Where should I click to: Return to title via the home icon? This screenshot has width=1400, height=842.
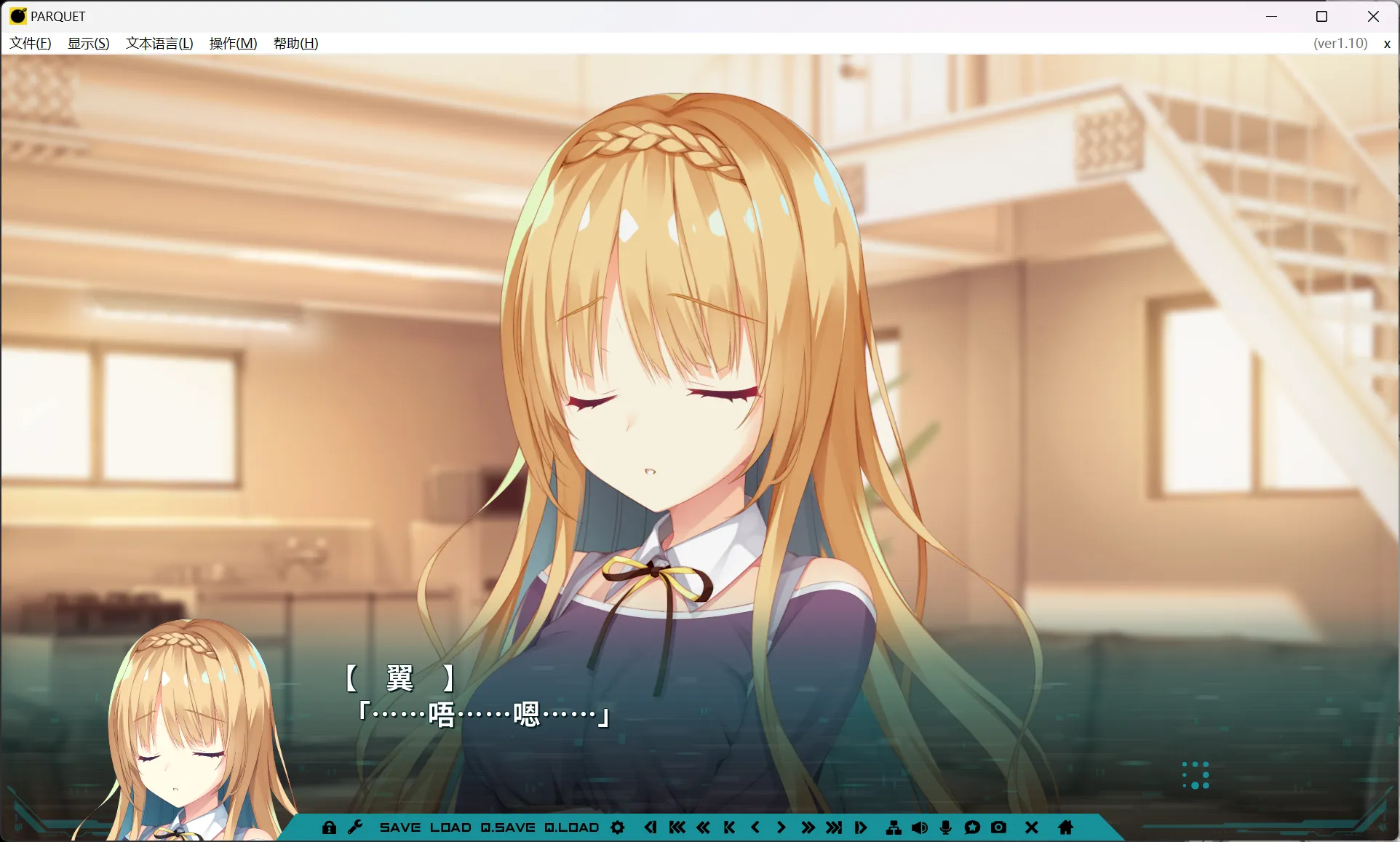click(x=1065, y=827)
